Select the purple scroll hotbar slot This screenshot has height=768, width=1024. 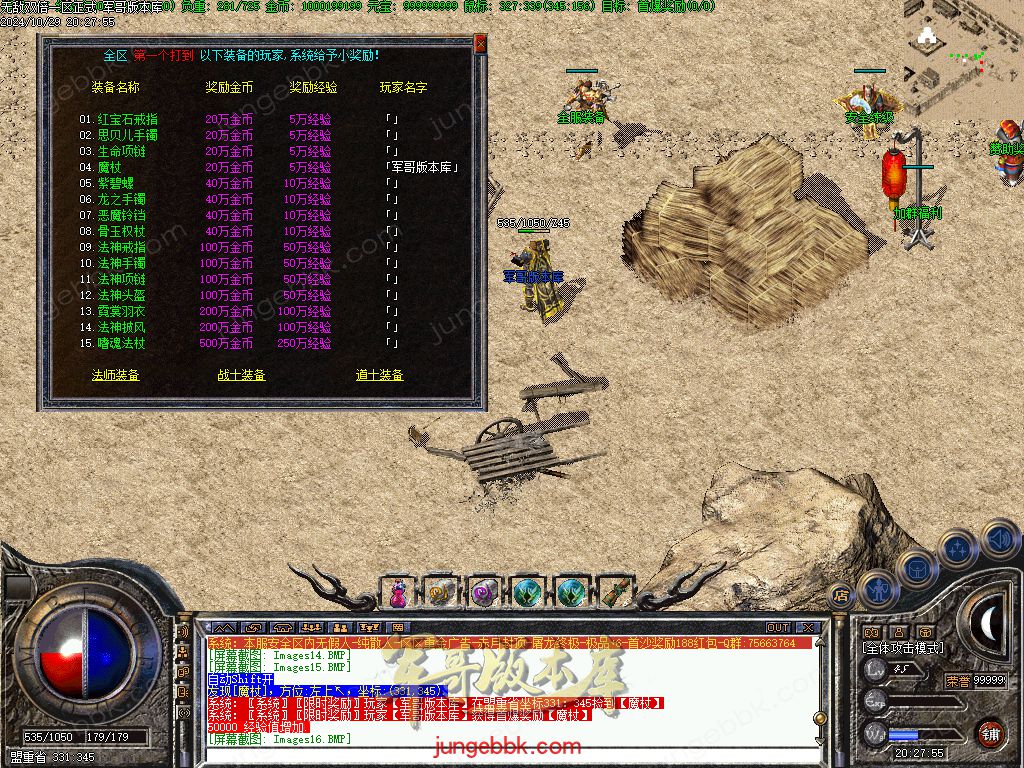pyautogui.click(x=484, y=592)
